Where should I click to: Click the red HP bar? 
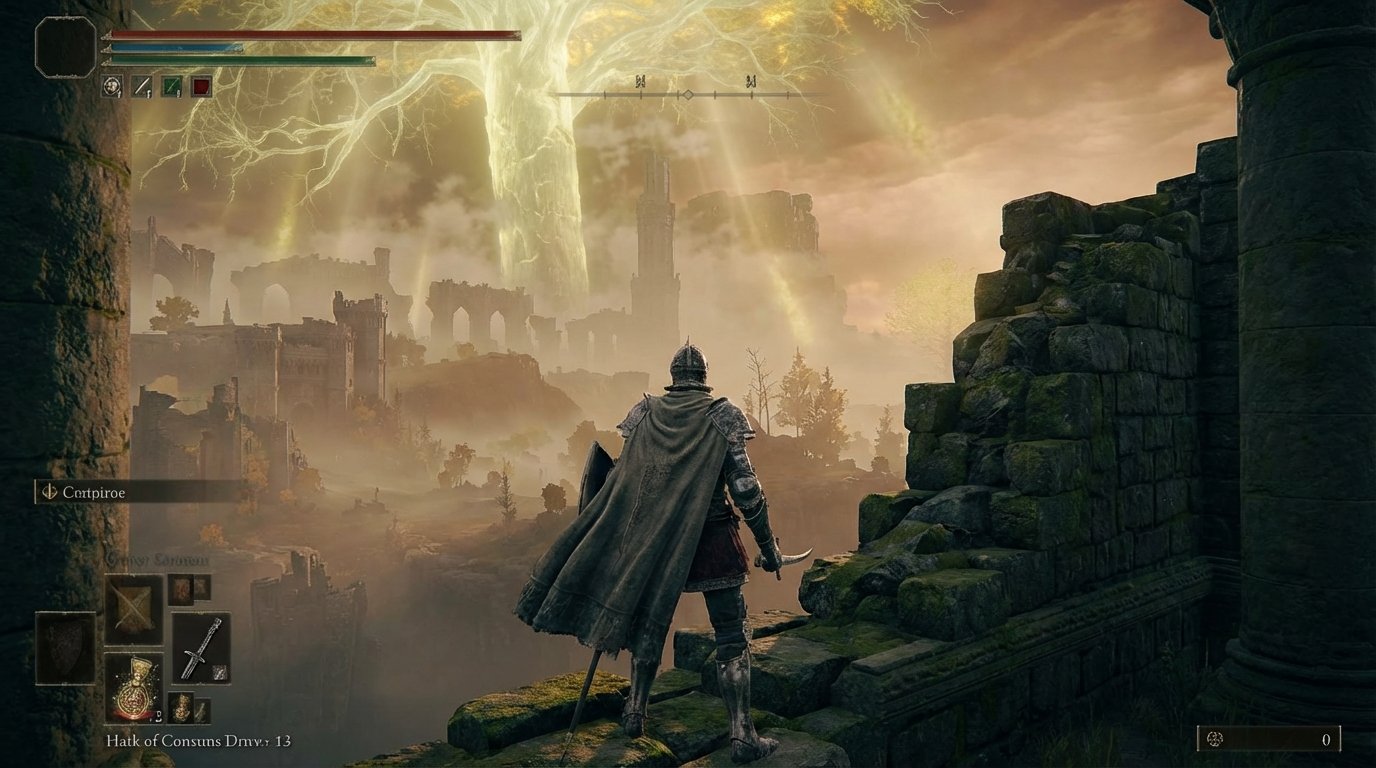pos(310,33)
